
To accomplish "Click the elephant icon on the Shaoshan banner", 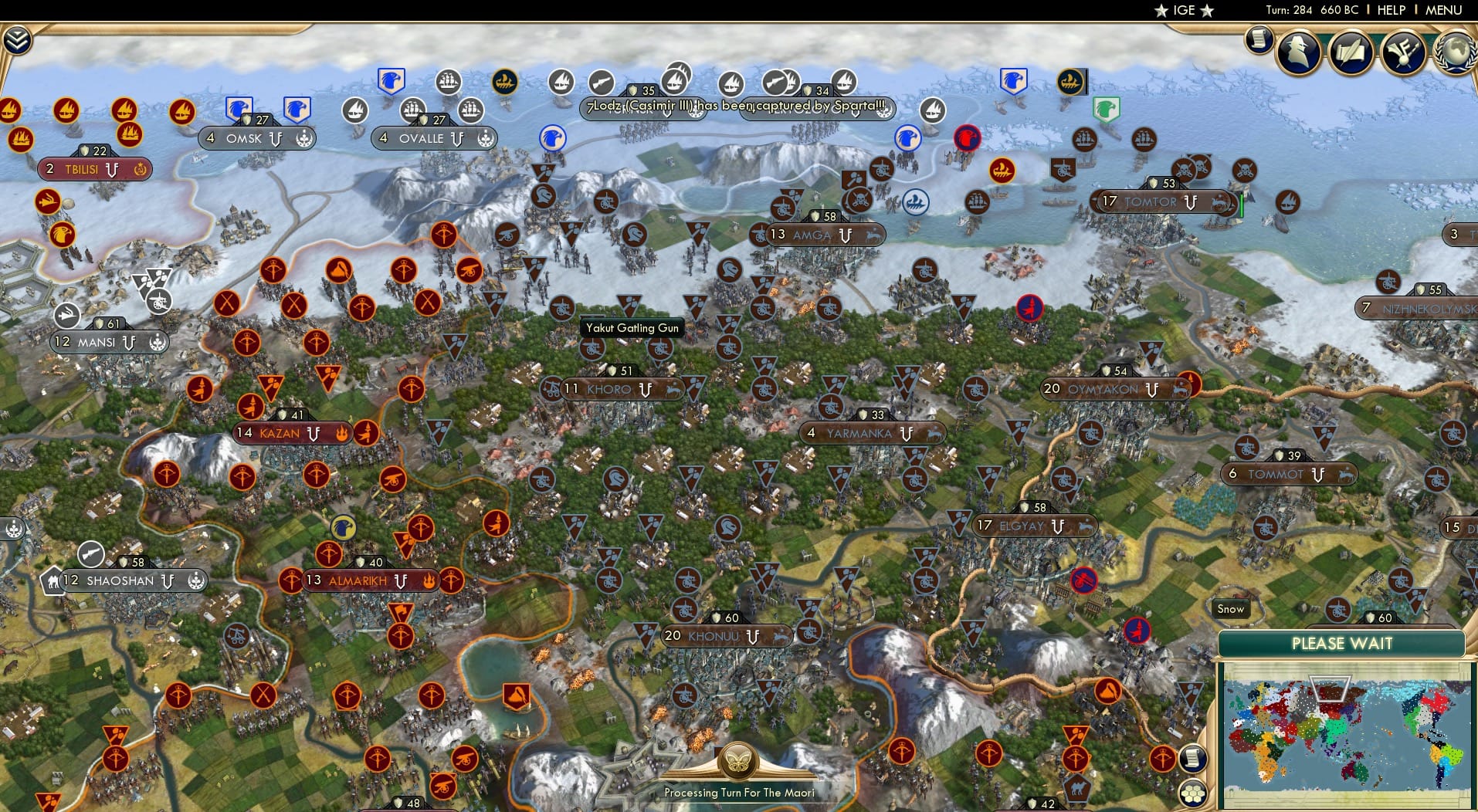I will 52,580.
